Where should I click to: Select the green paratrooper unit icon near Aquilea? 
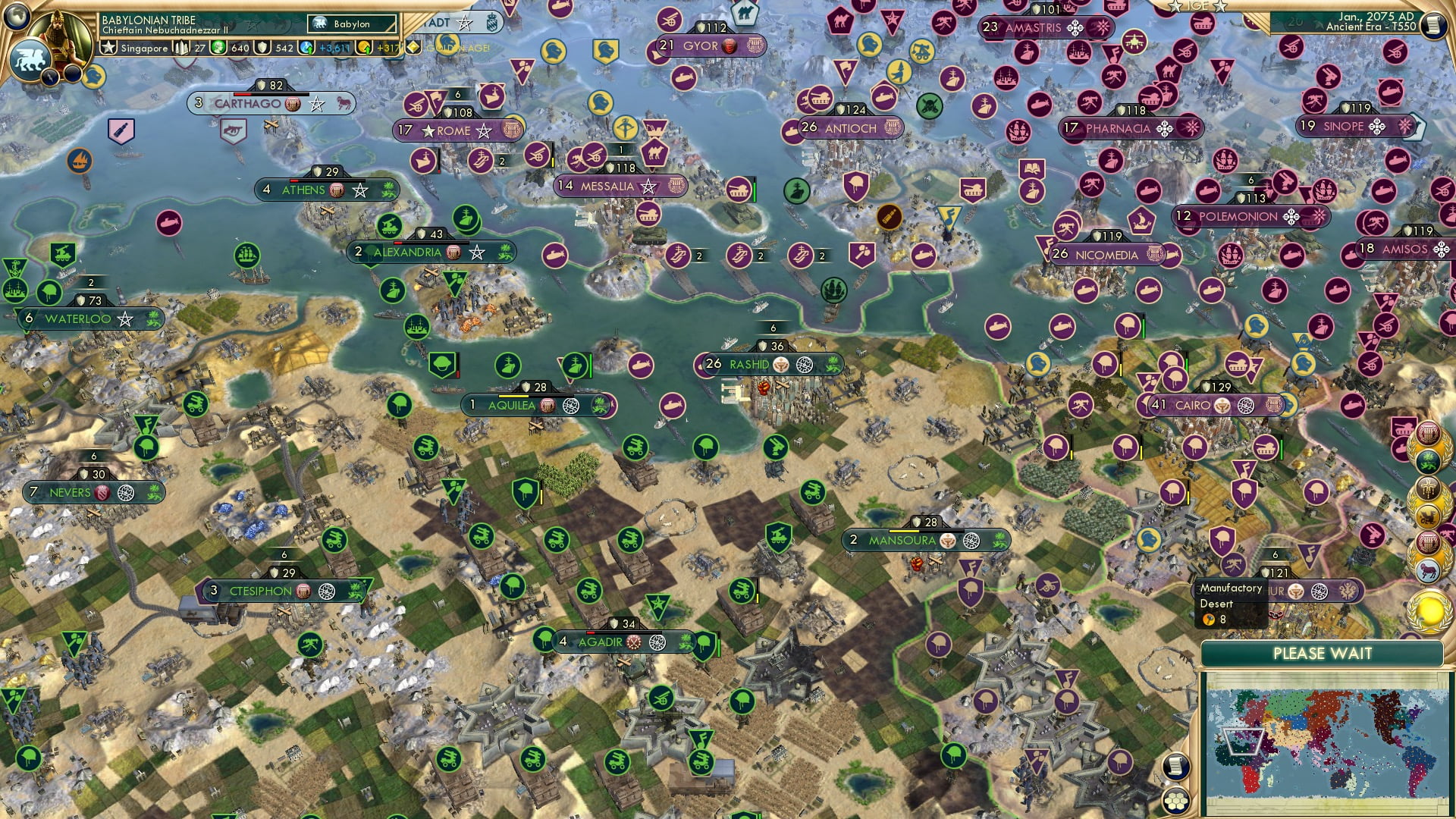coord(441,366)
